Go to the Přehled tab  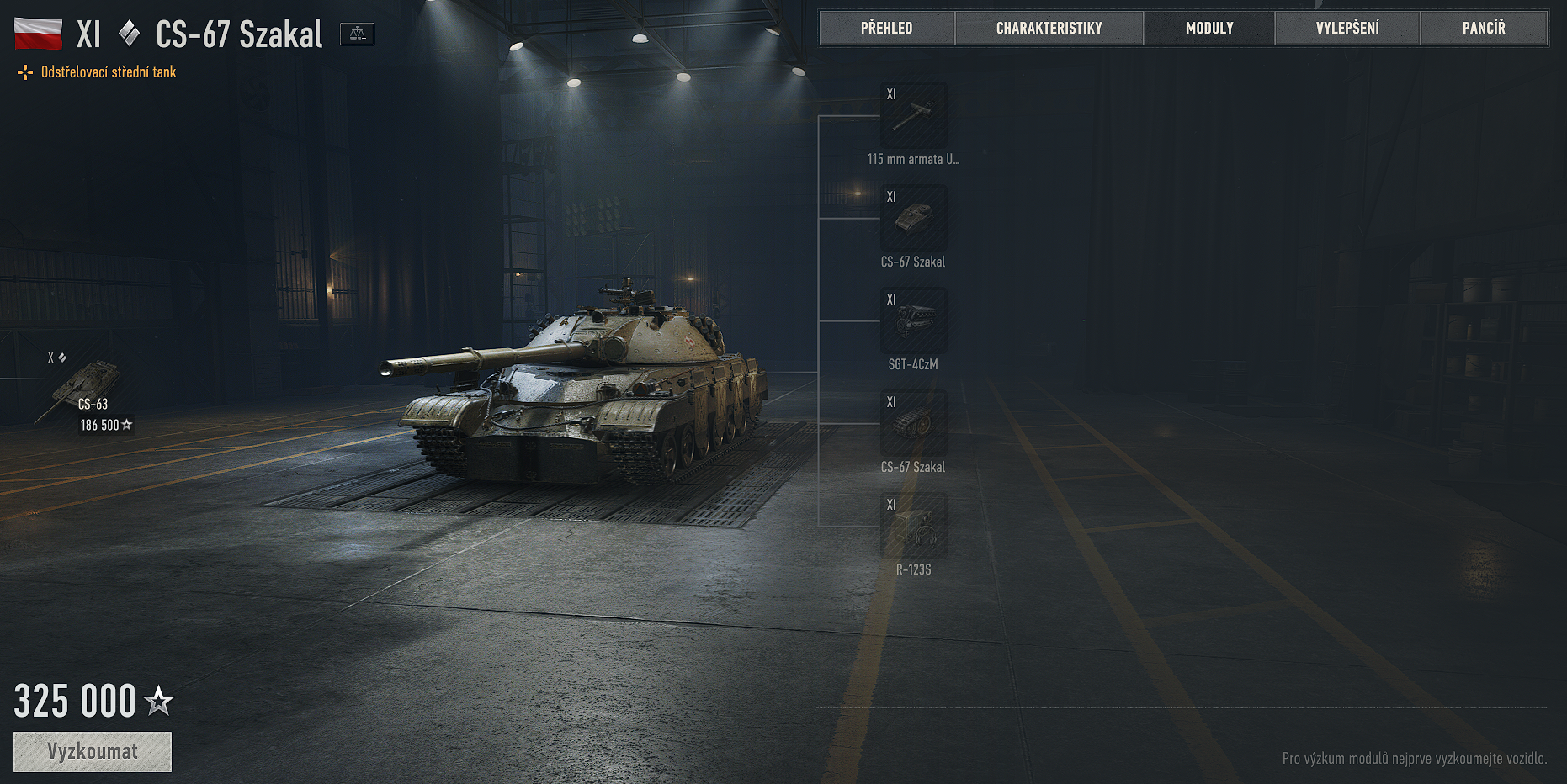(x=887, y=28)
